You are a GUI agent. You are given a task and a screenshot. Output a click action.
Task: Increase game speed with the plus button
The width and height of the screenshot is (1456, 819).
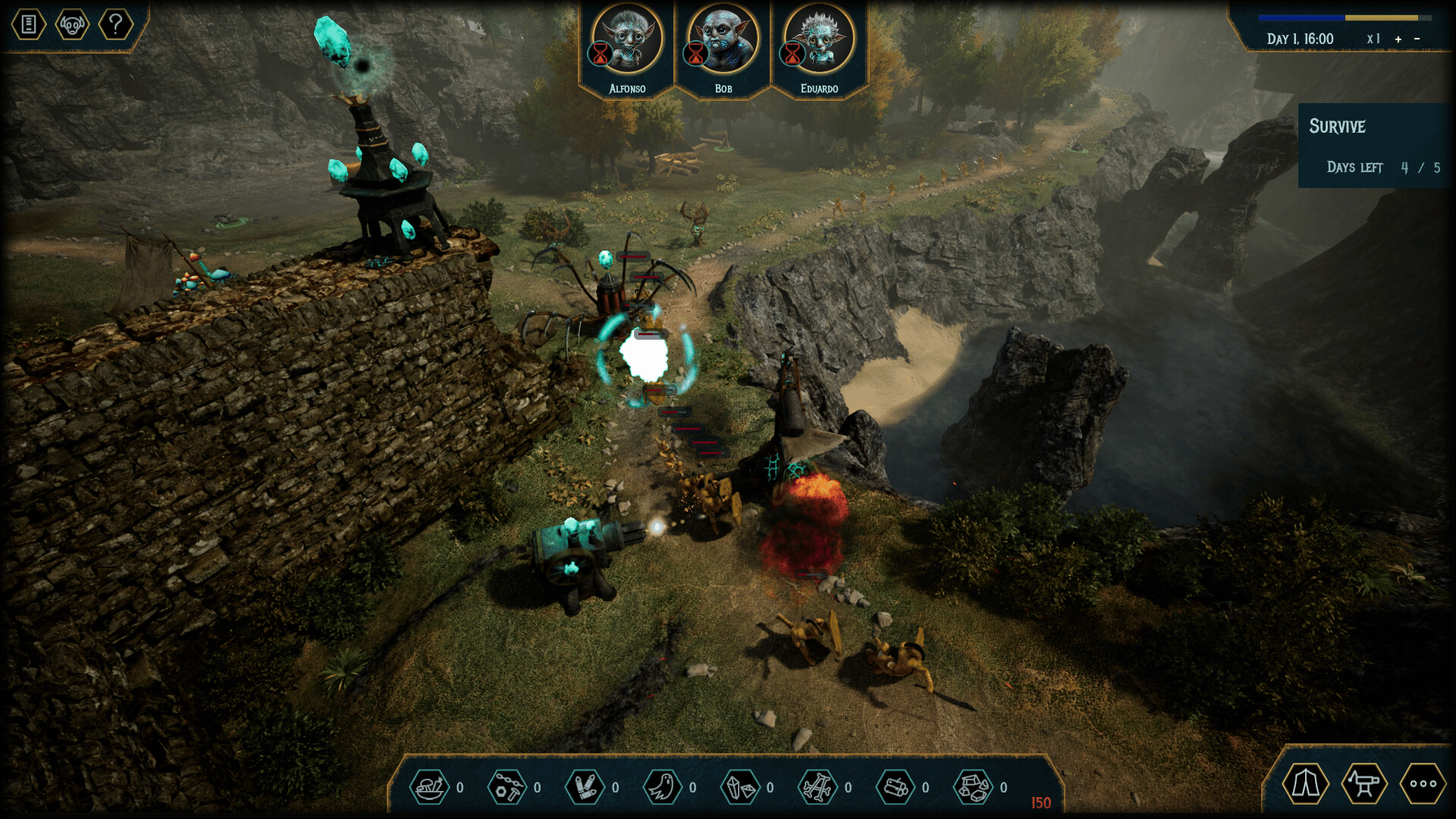1398,39
